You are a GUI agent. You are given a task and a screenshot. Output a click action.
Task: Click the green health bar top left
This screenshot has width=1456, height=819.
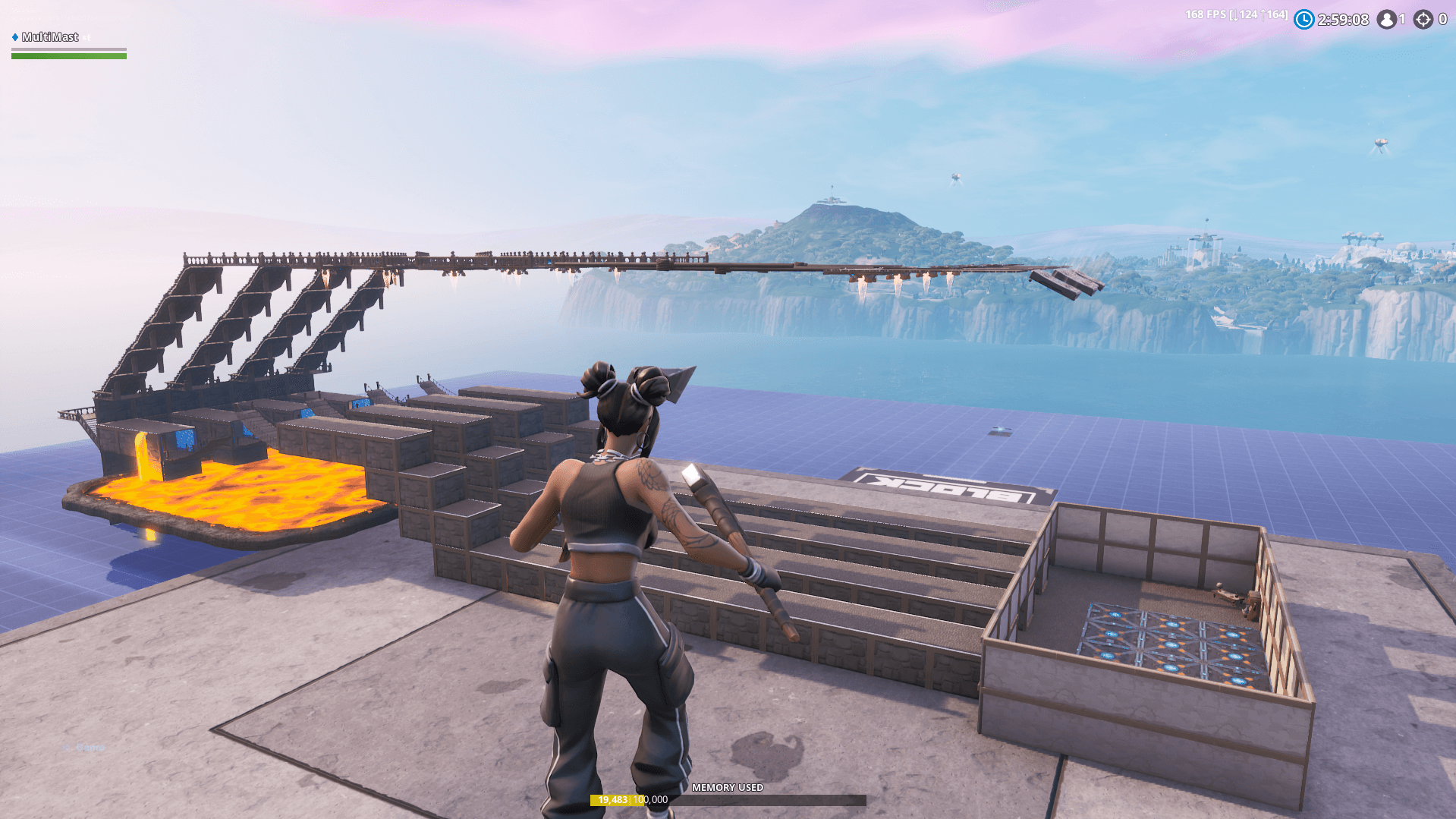[68, 57]
